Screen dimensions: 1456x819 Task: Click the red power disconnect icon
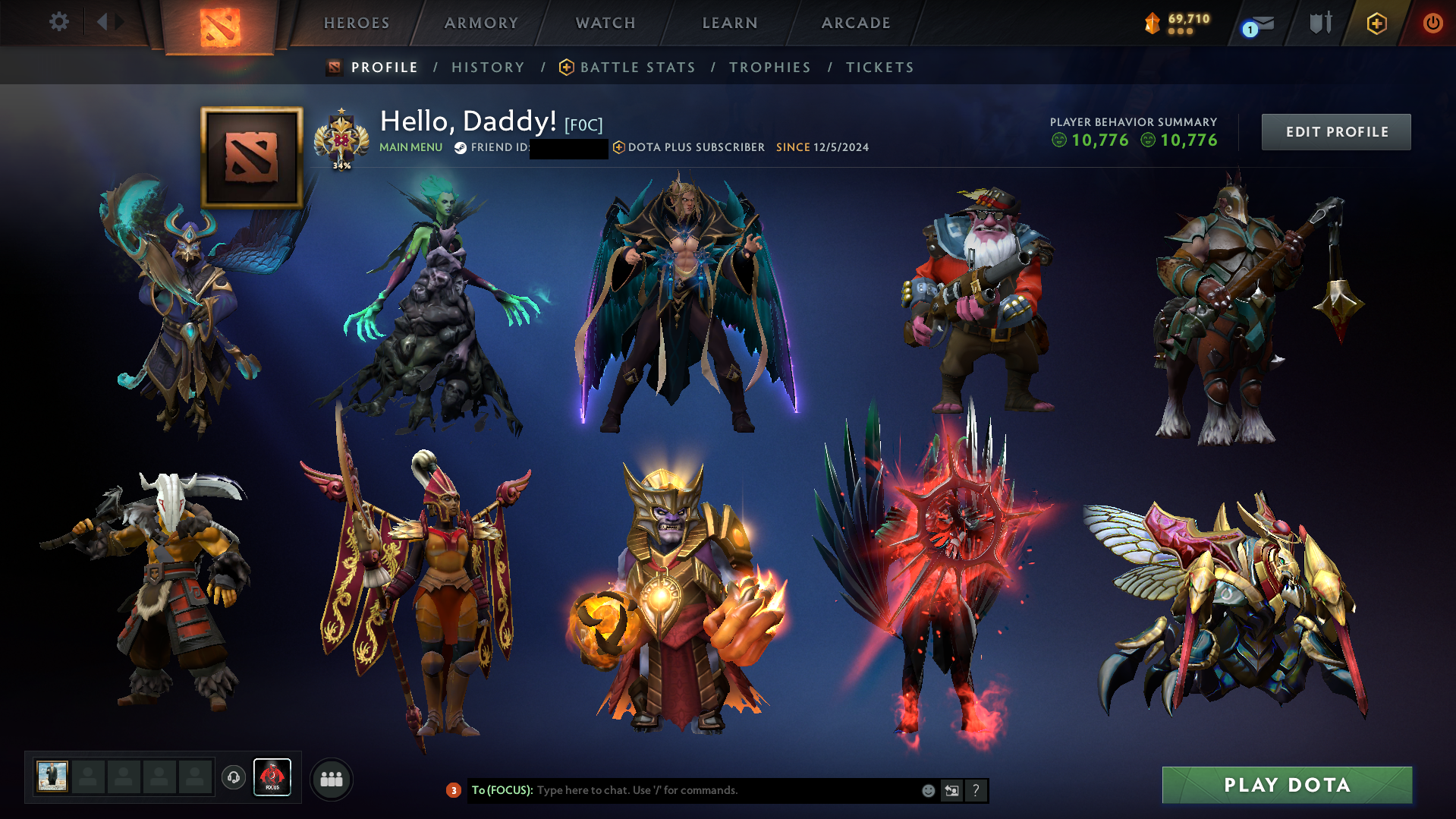point(1432,23)
